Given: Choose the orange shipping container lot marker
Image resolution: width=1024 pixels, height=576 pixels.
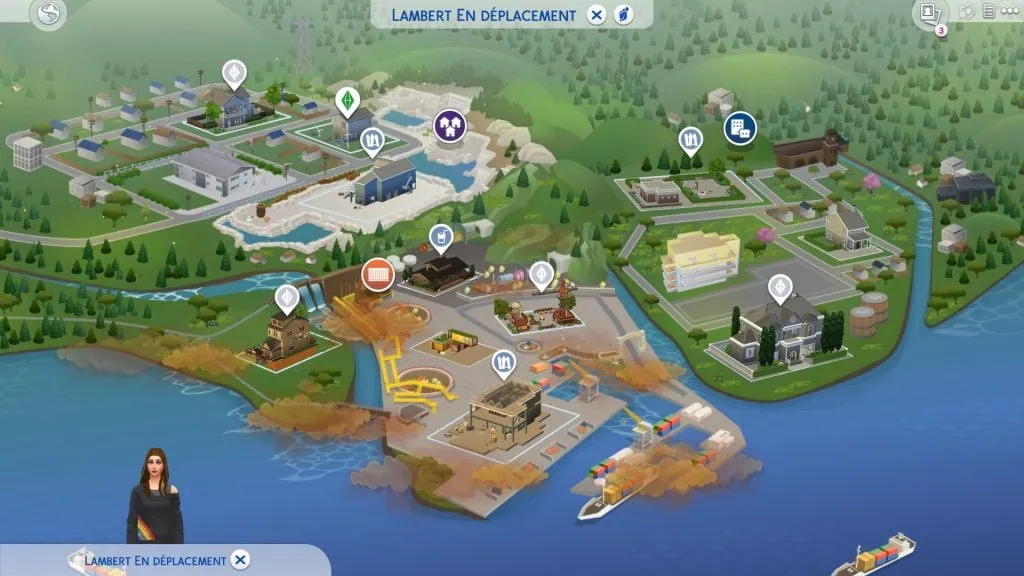Looking at the screenshot, I should 377,274.
